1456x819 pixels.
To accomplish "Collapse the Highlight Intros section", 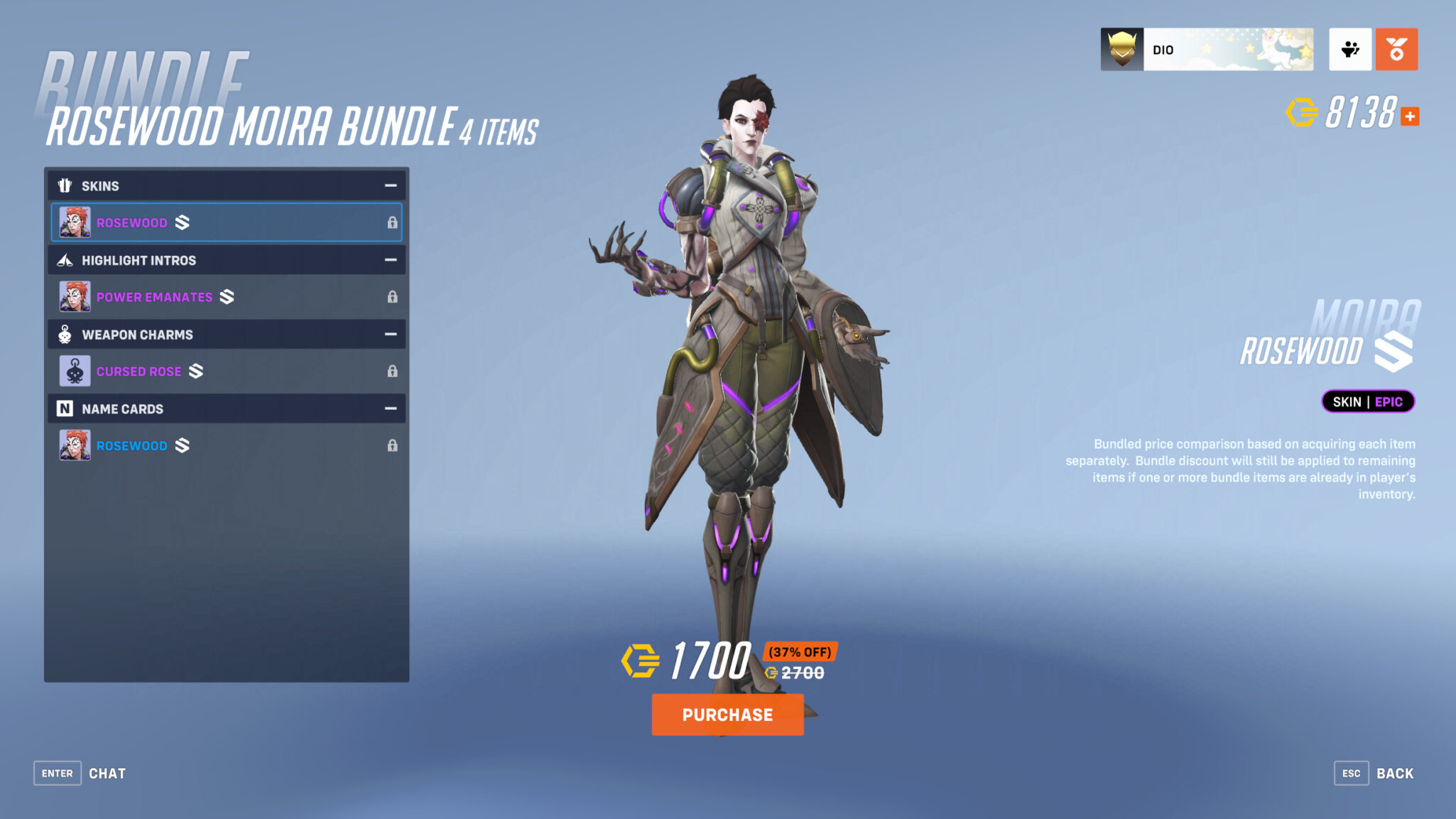I will (390, 260).
